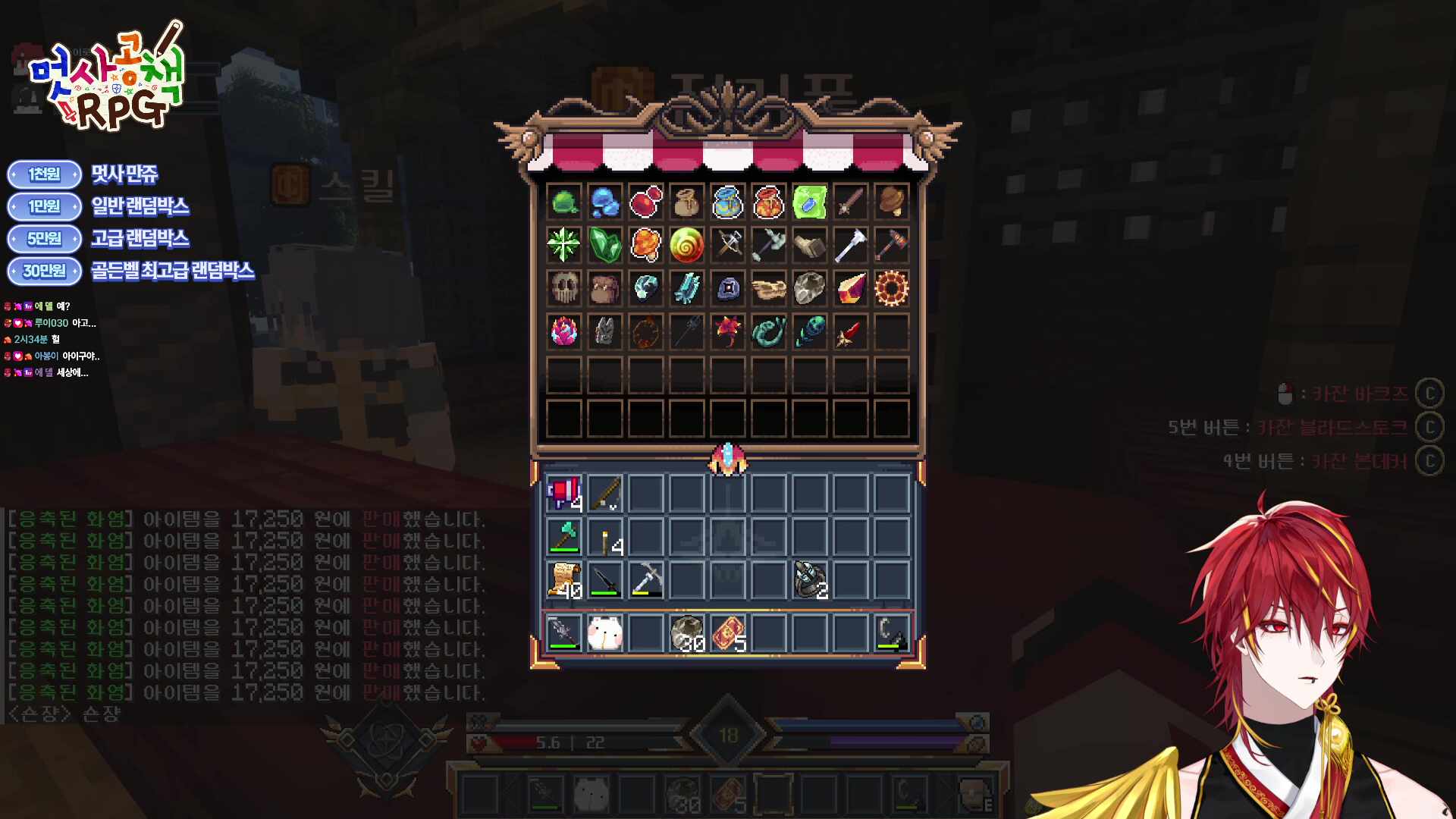Click the stone ore stack of 30
The image size is (1456, 819).
pyautogui.click(x=687, y=633)
